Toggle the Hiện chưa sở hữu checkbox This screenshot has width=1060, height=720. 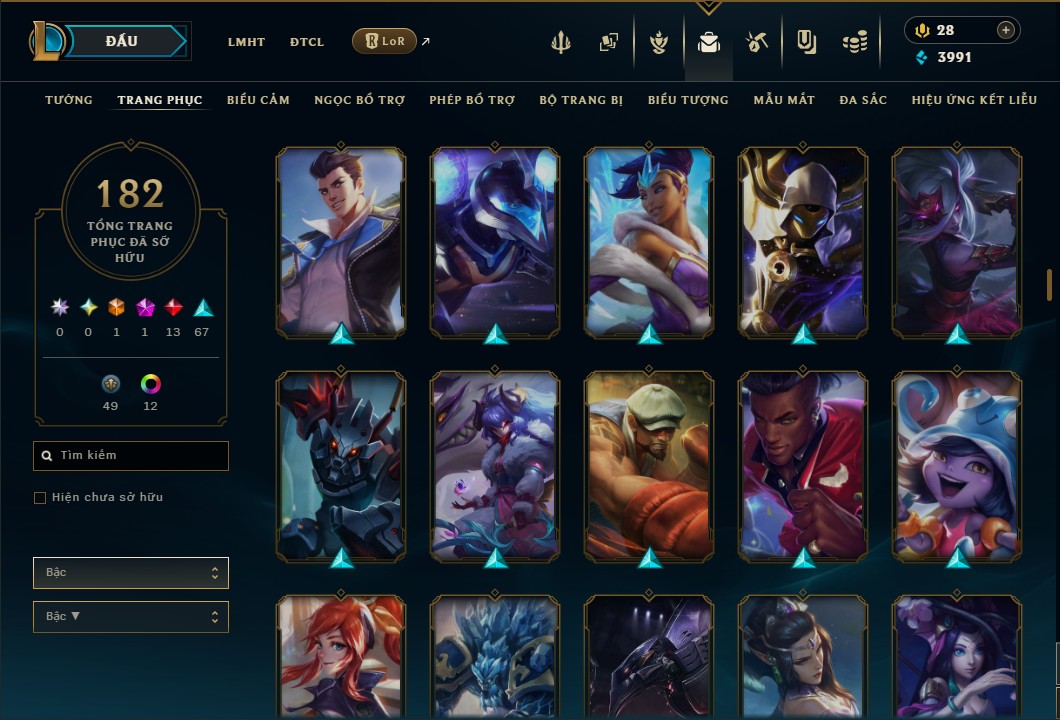click(x=40, y=498)
